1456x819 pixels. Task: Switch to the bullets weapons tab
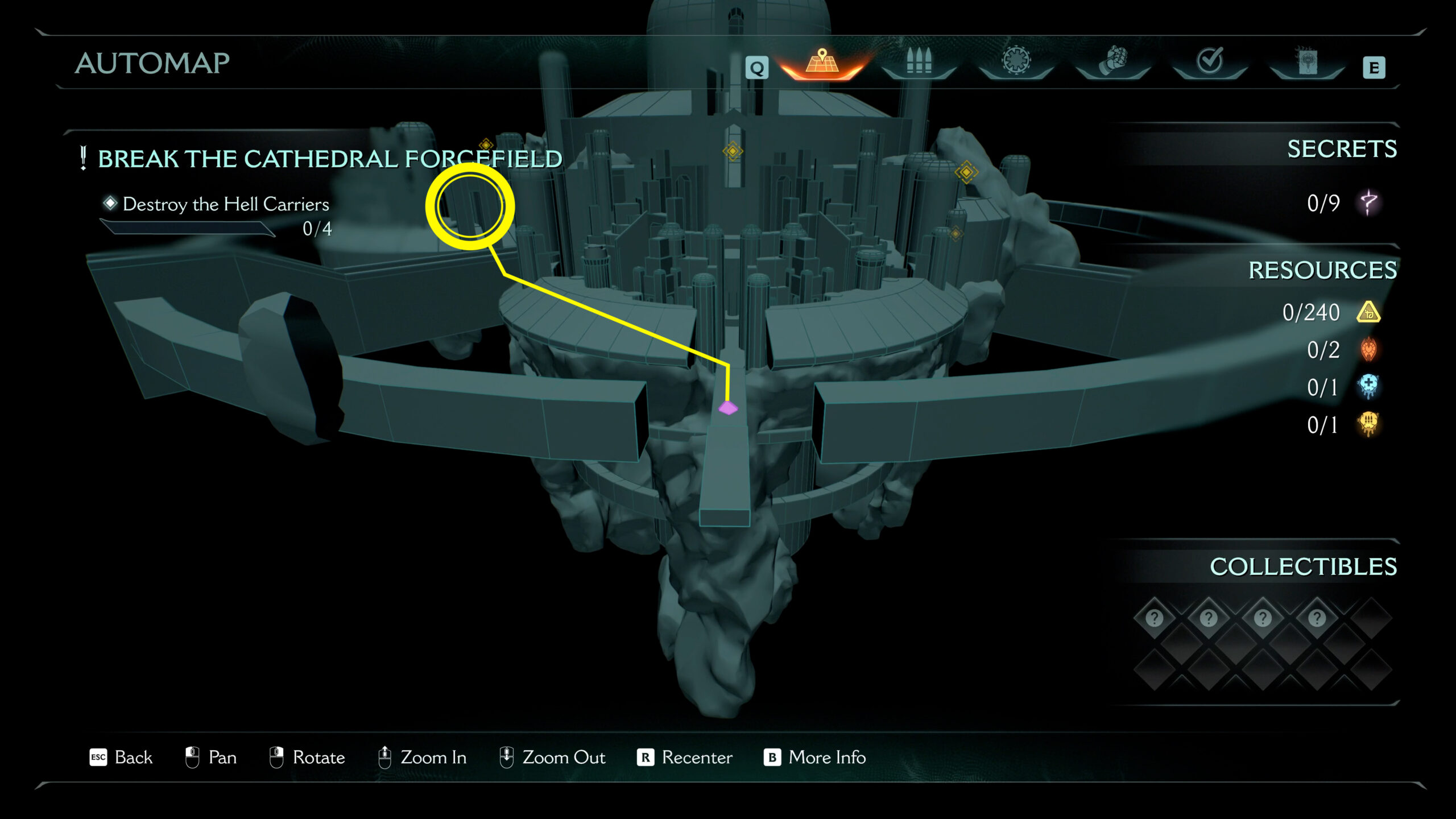coord(919,61)
